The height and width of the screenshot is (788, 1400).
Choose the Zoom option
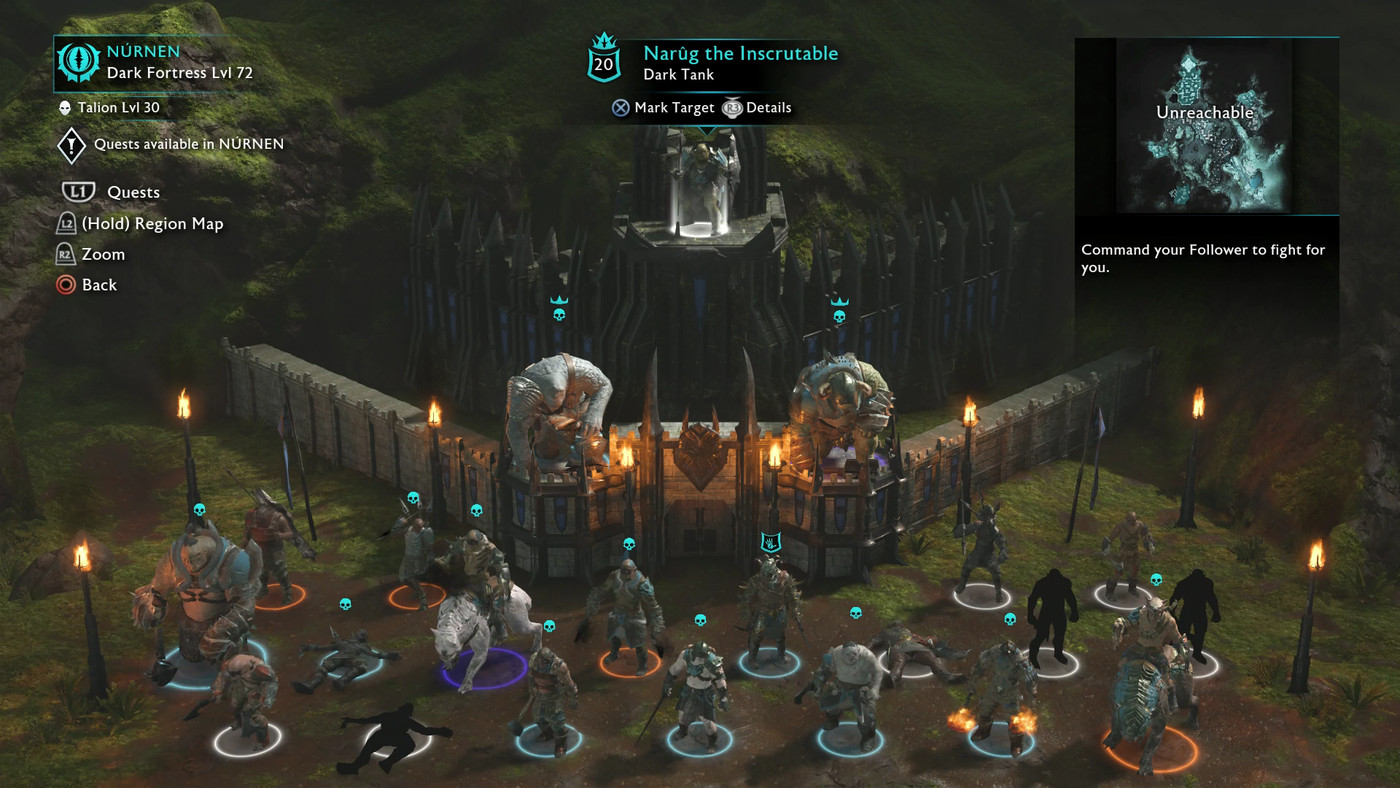[102, 254]
